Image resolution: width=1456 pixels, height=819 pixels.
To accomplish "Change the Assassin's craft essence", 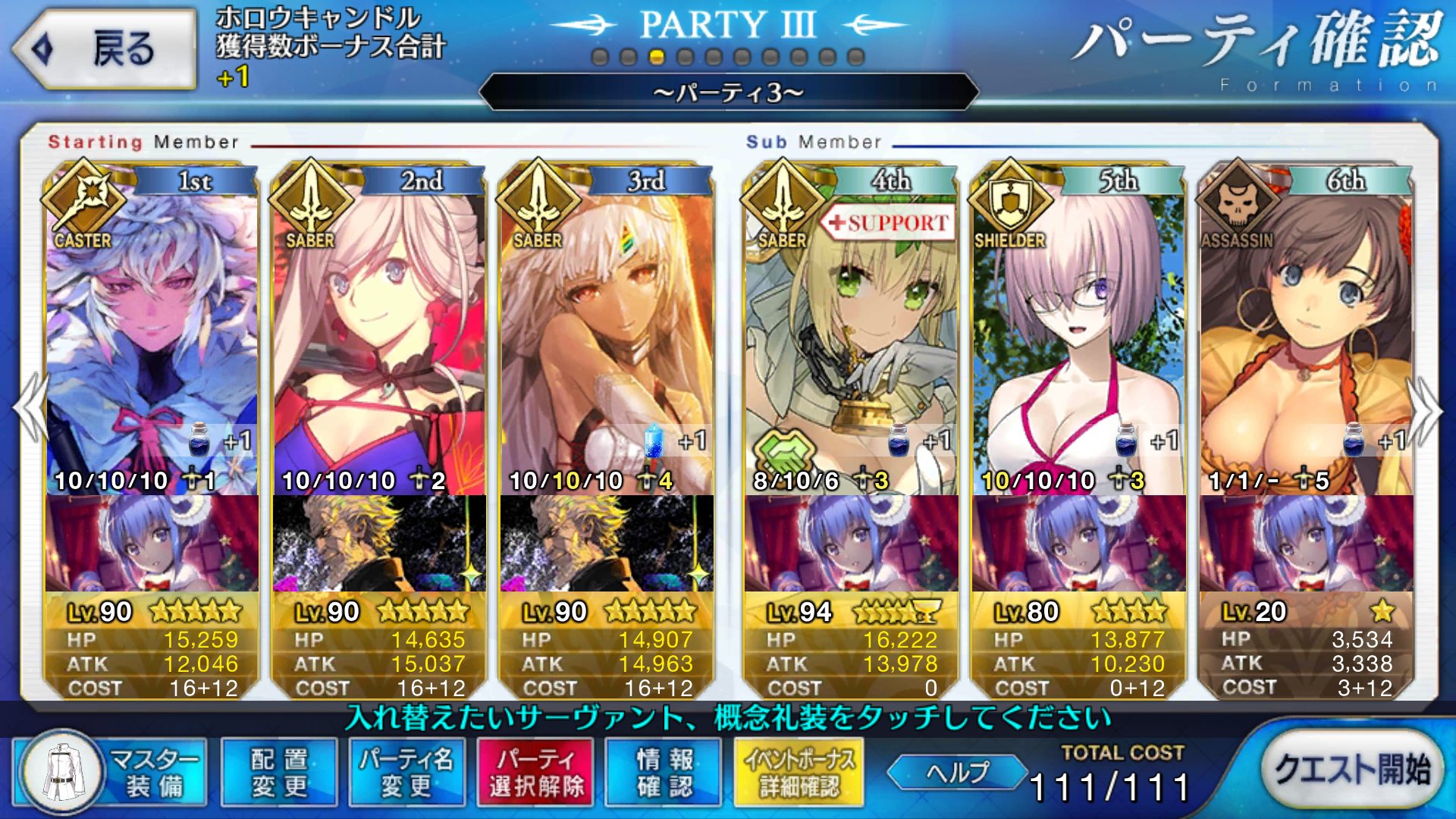I will tap(1306, 543).
